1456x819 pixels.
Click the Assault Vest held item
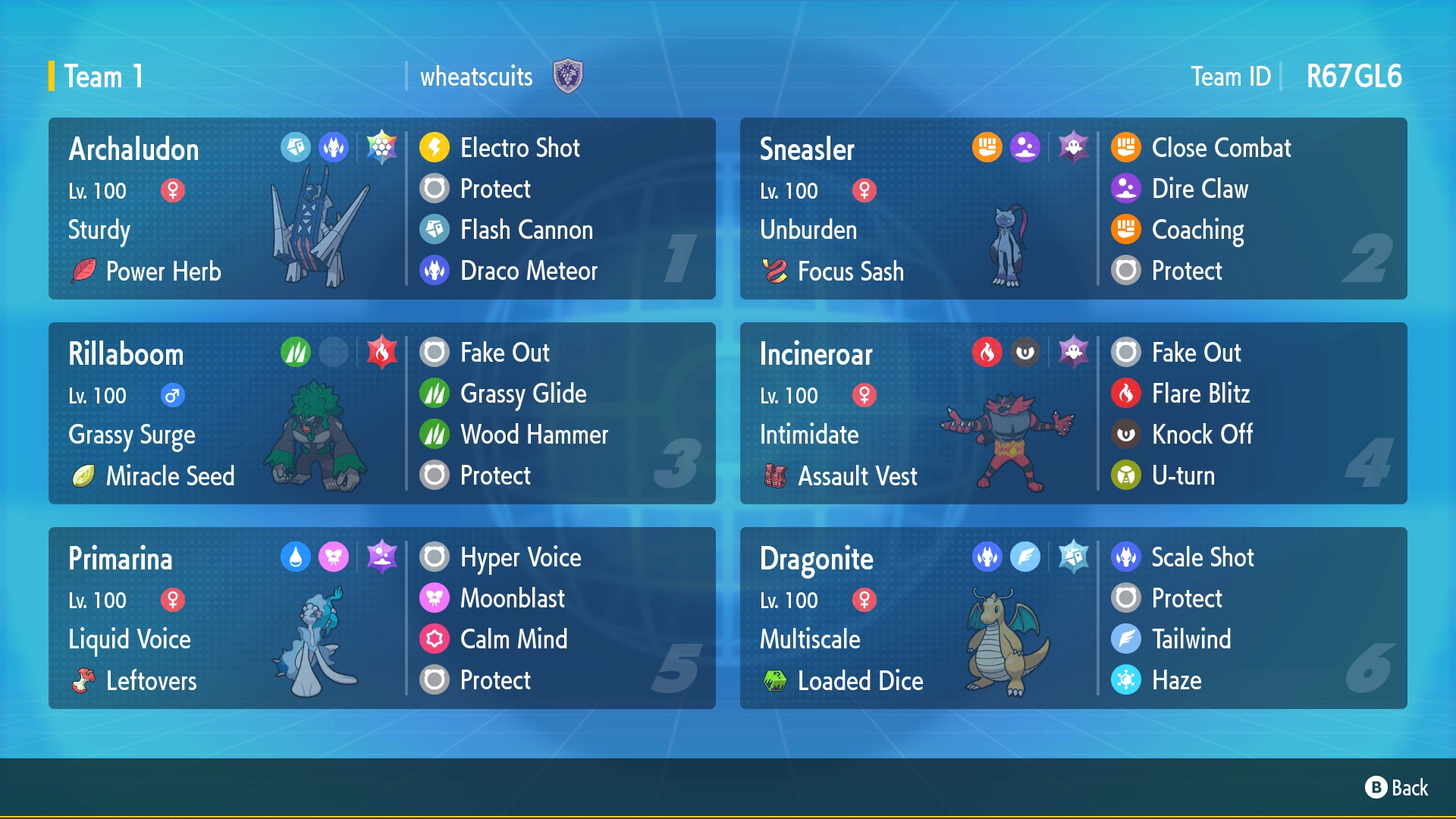click(x=857, y=476)
